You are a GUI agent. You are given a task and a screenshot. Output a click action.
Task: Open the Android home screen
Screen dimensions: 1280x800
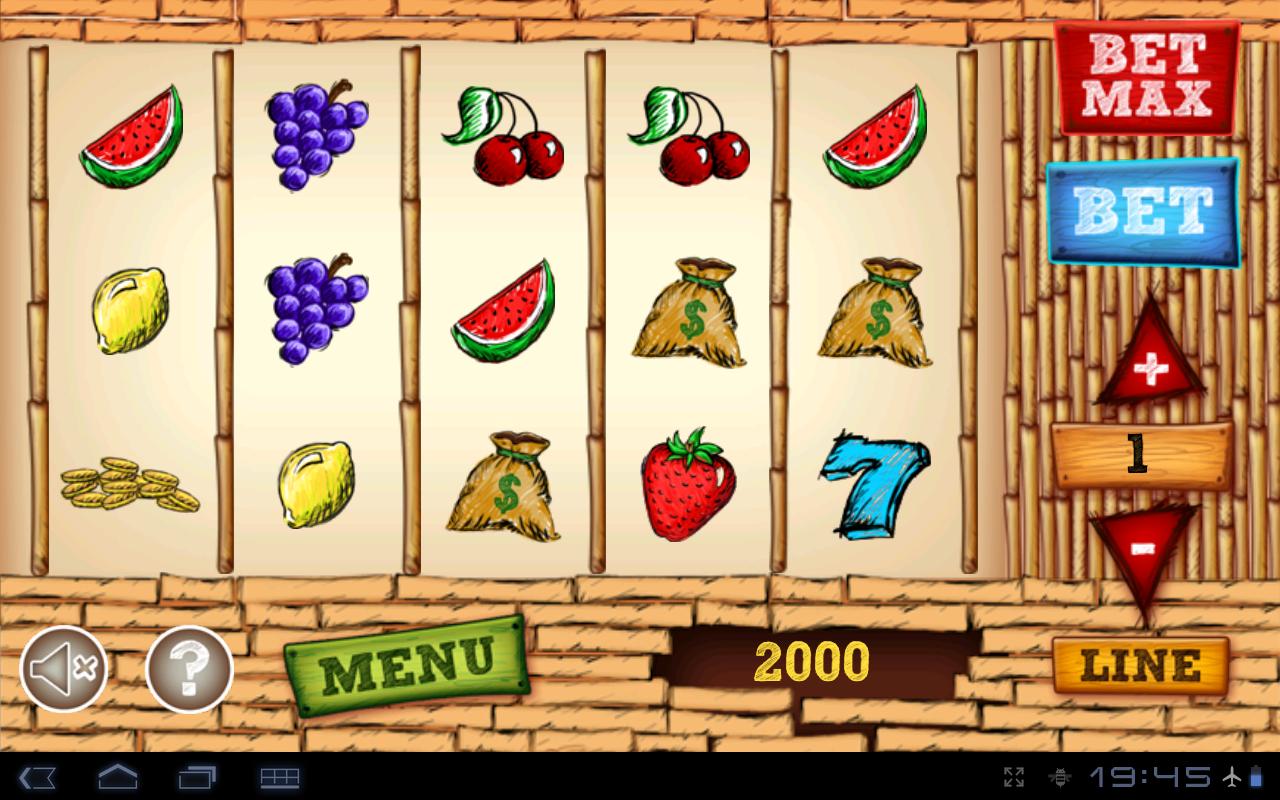pyautogui.click(x=117, y=777)
